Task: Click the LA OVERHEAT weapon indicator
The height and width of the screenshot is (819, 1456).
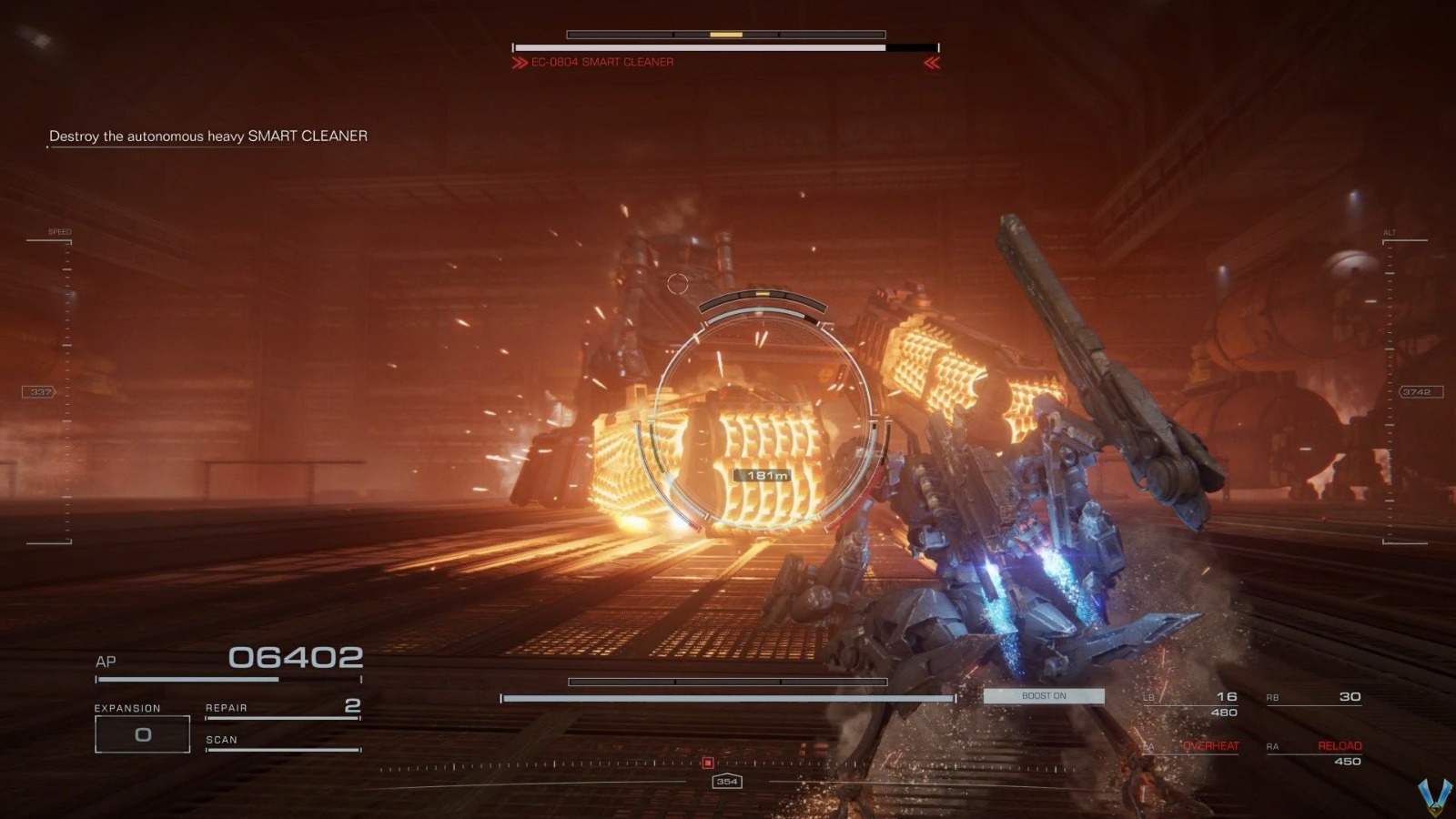Action: pyautogui.click(x=1210, y=746)
